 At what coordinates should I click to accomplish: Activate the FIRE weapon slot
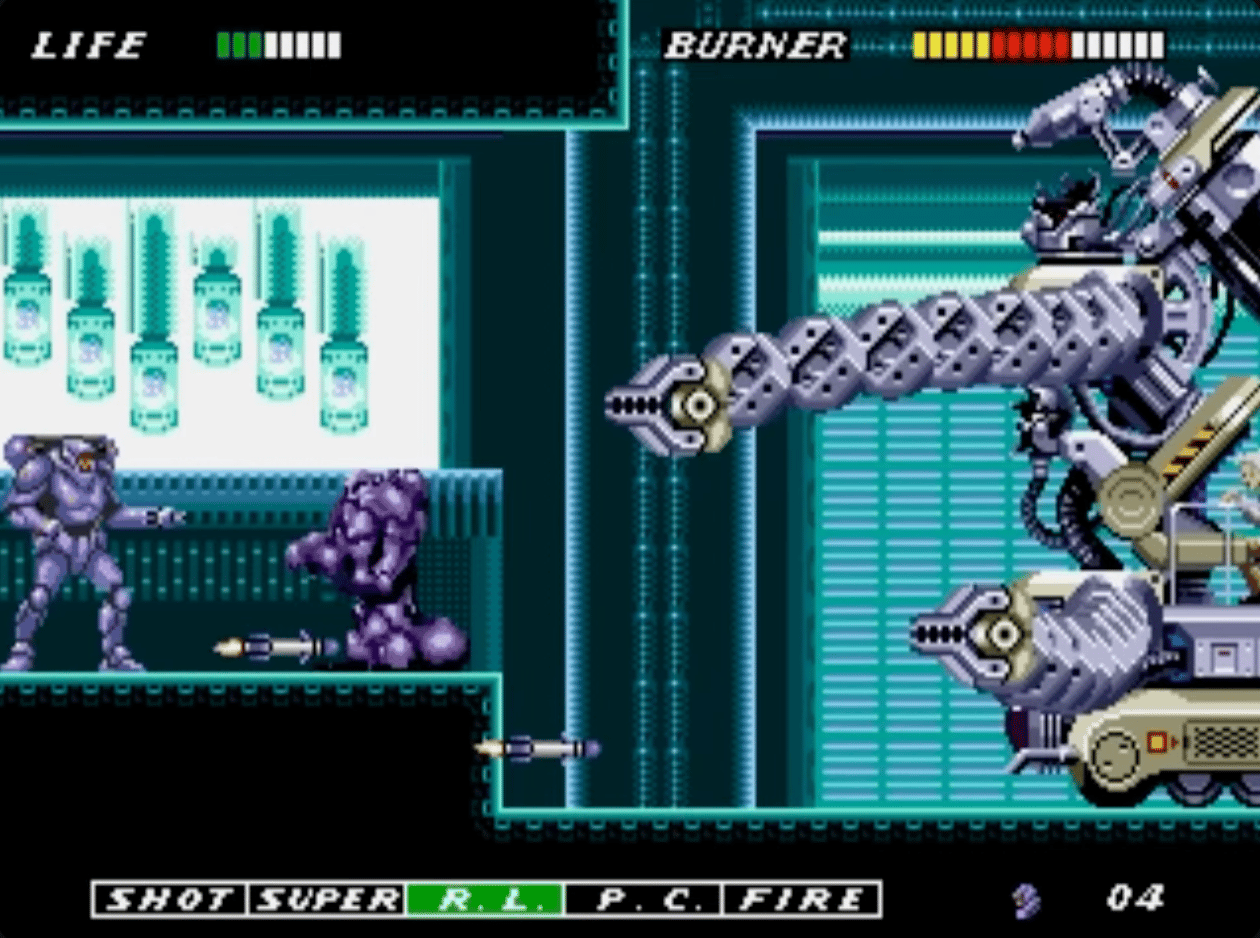pyautogui.click(x=801, y=899)
